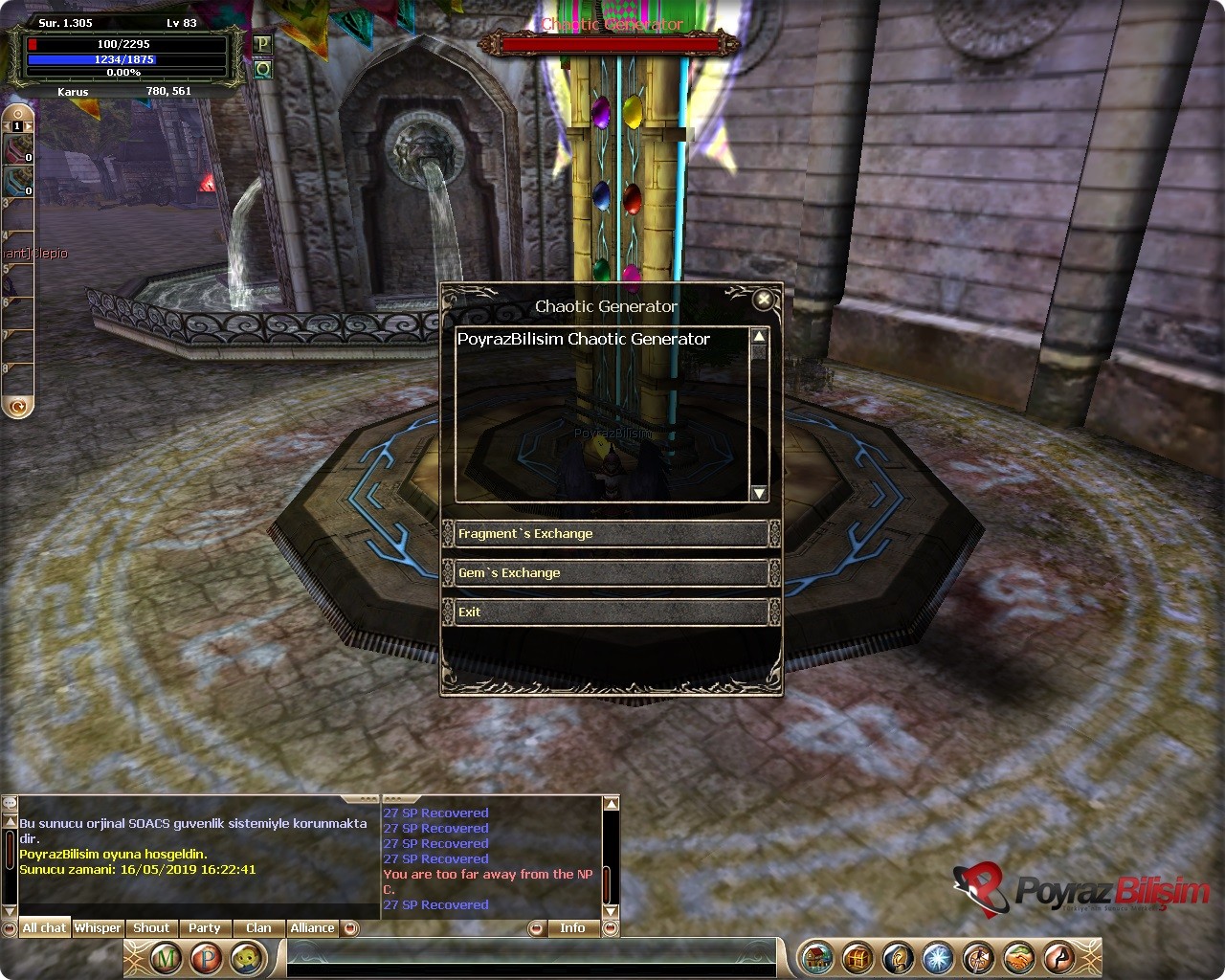Viewport: 1225px width, 980px height.
Task: Open the Clan chat tab
Action: click(258, 928)
